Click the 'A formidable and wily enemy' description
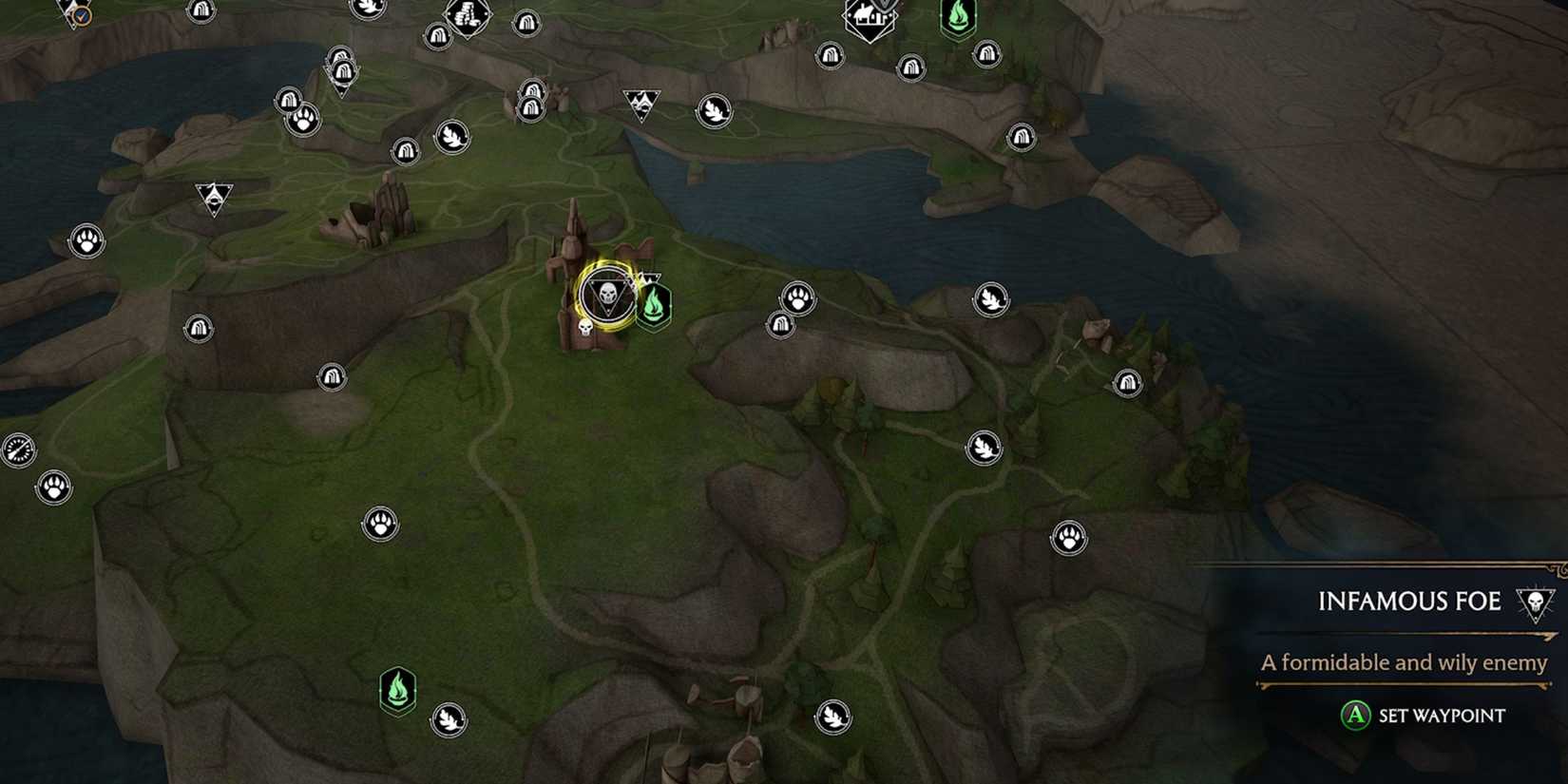 [x=1402, y=663]
